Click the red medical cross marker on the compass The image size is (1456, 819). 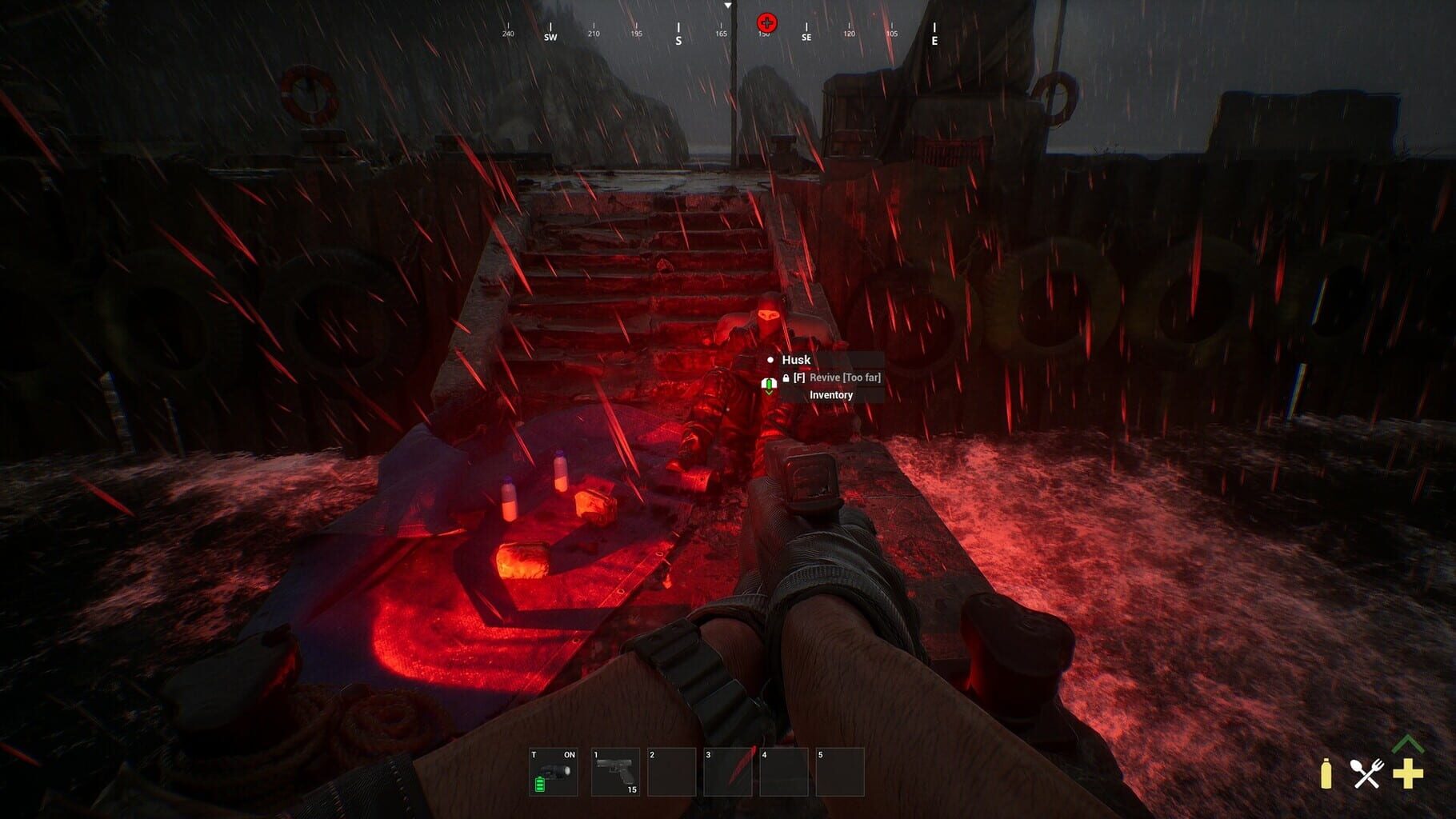click(x=766, y=24)
